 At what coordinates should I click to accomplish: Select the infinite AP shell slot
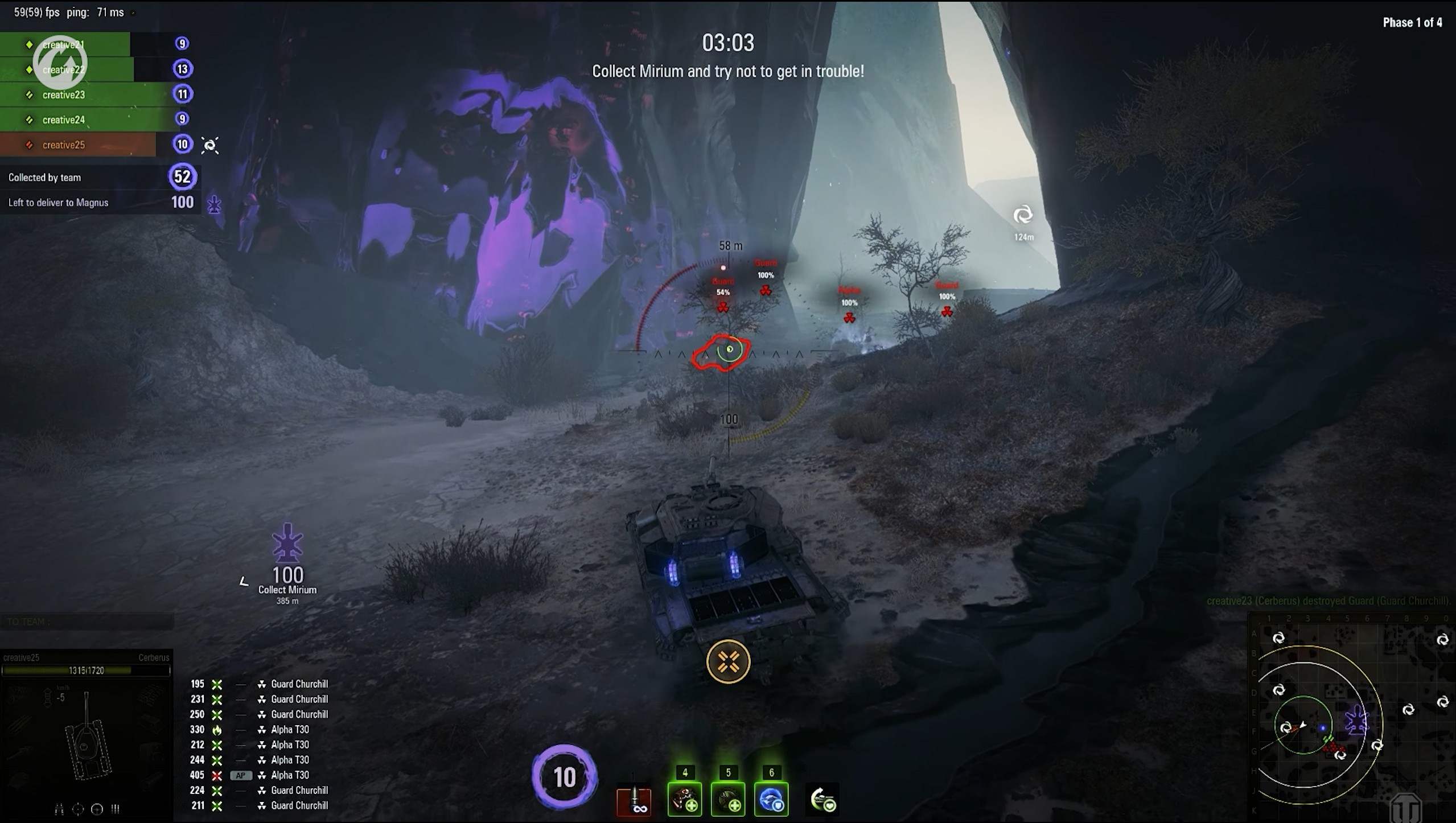pos(634,800)
